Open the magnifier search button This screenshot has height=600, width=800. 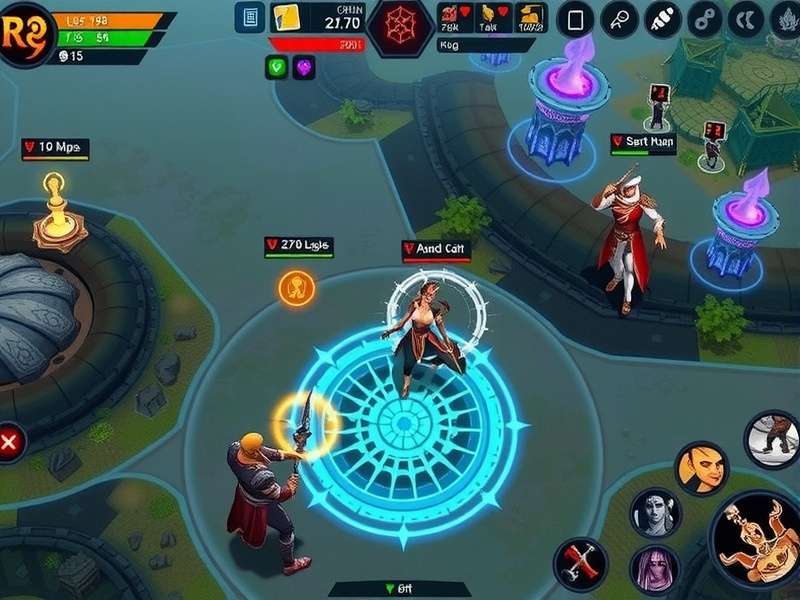click(x=619, y=19)
